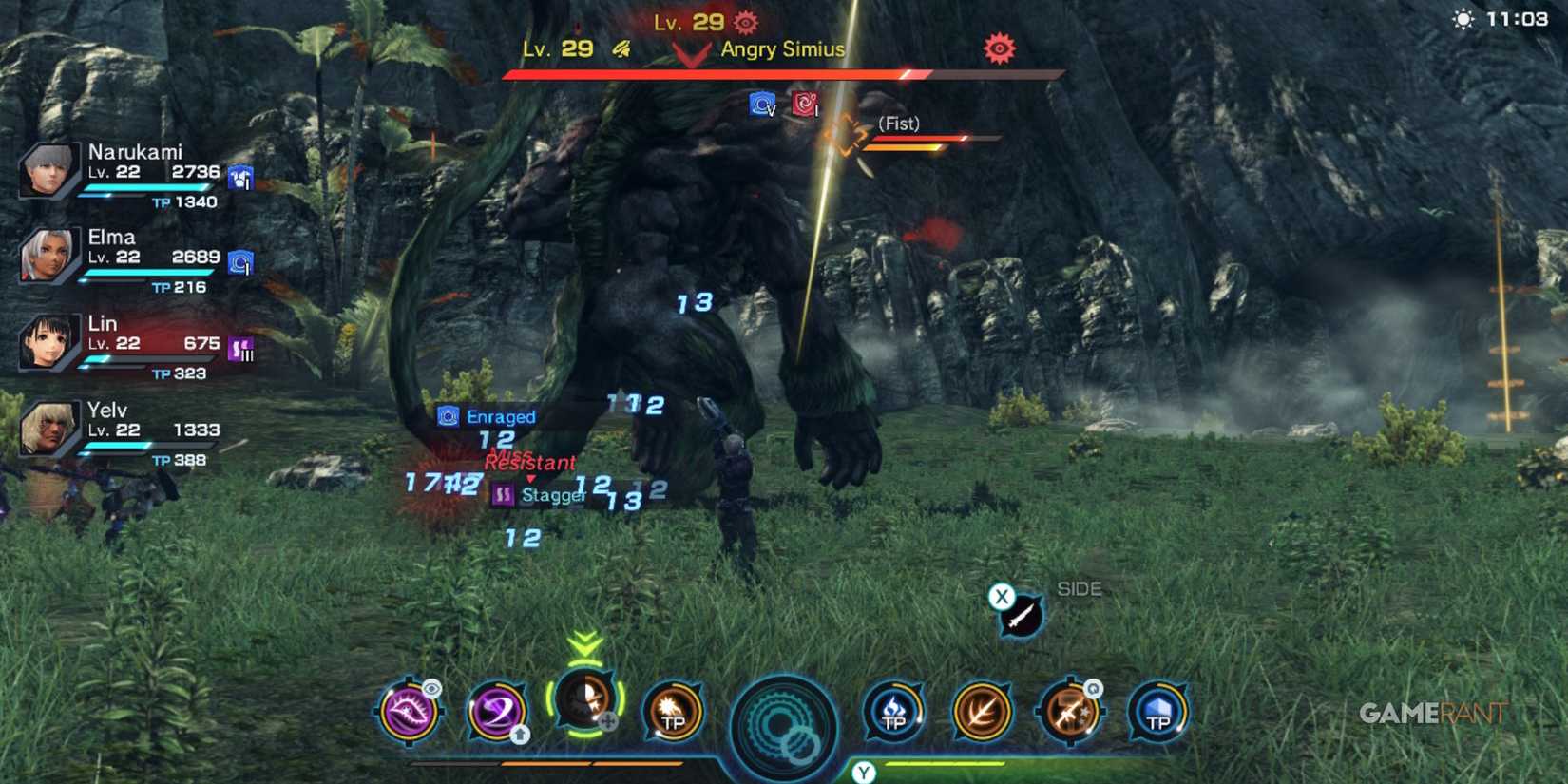This screenshot has width=1568, height=784.
Task: Activate the blue flame TP art
Action: pyautogui.click(x=893, y=713)
